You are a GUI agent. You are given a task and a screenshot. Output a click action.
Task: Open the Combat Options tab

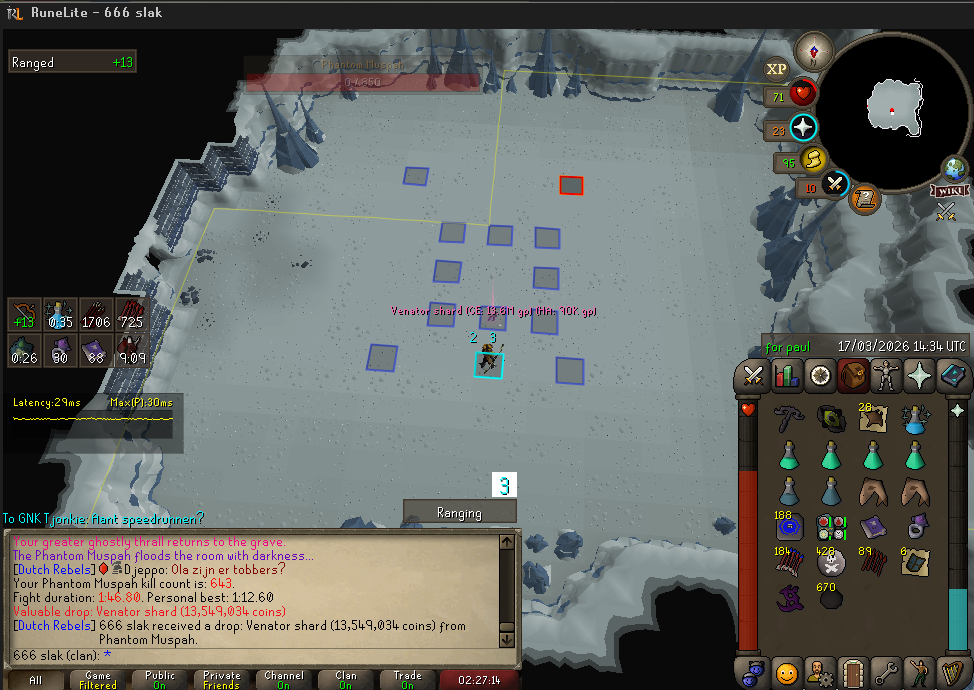point(750,376)
